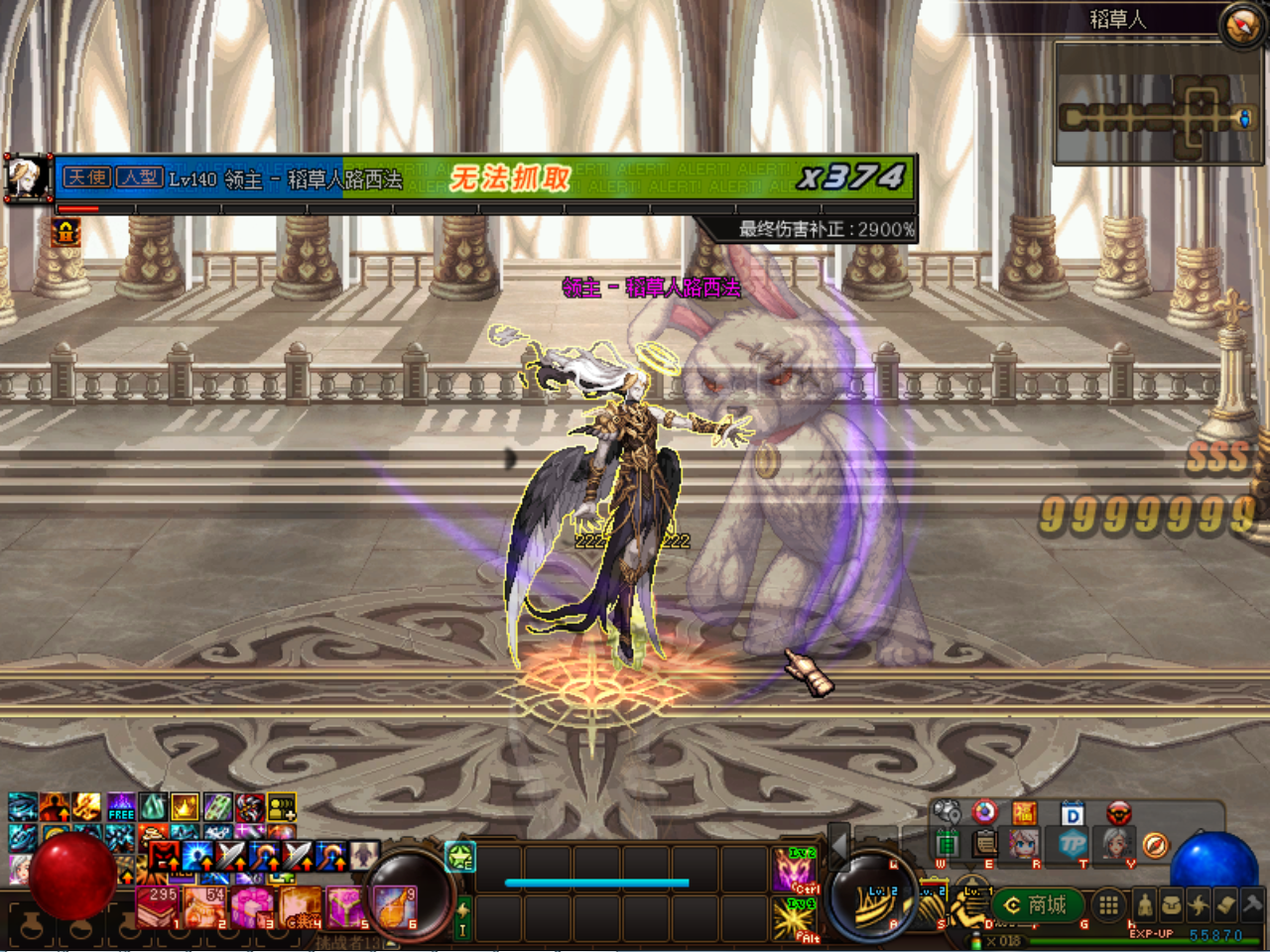This screenshot has height=952, width=1270.
Task: Open the grid game menu icon
Action: (1110, 906)
